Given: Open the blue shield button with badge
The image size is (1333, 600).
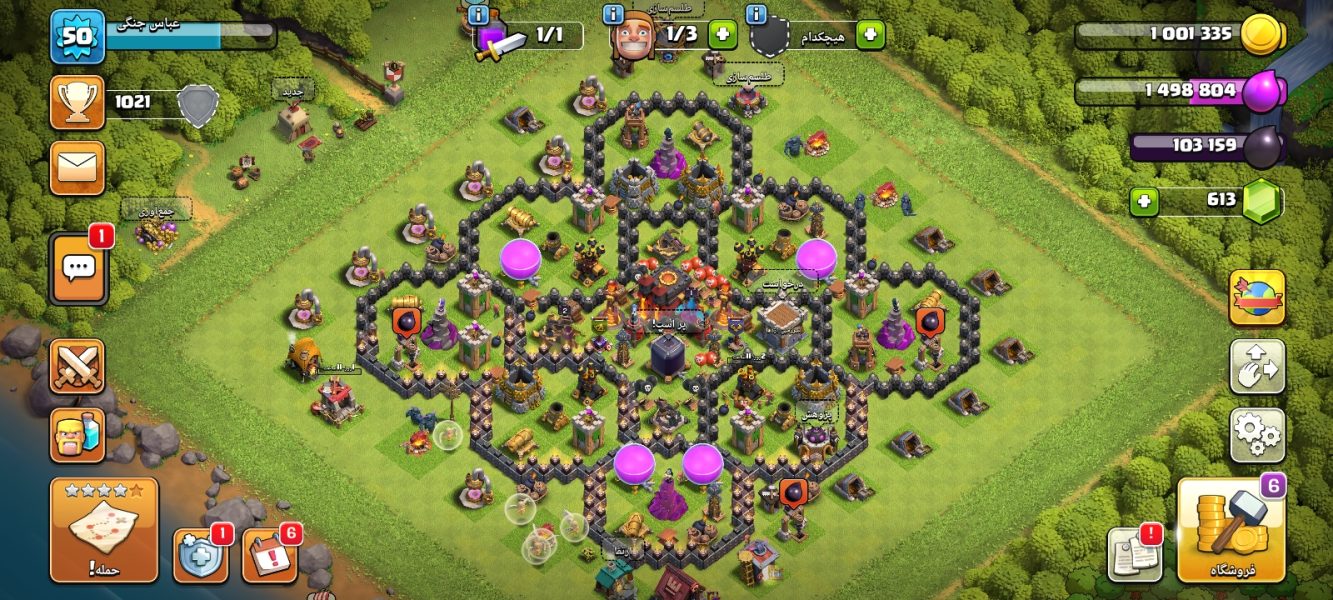Looking at the screenshot, I should [200, 556].
